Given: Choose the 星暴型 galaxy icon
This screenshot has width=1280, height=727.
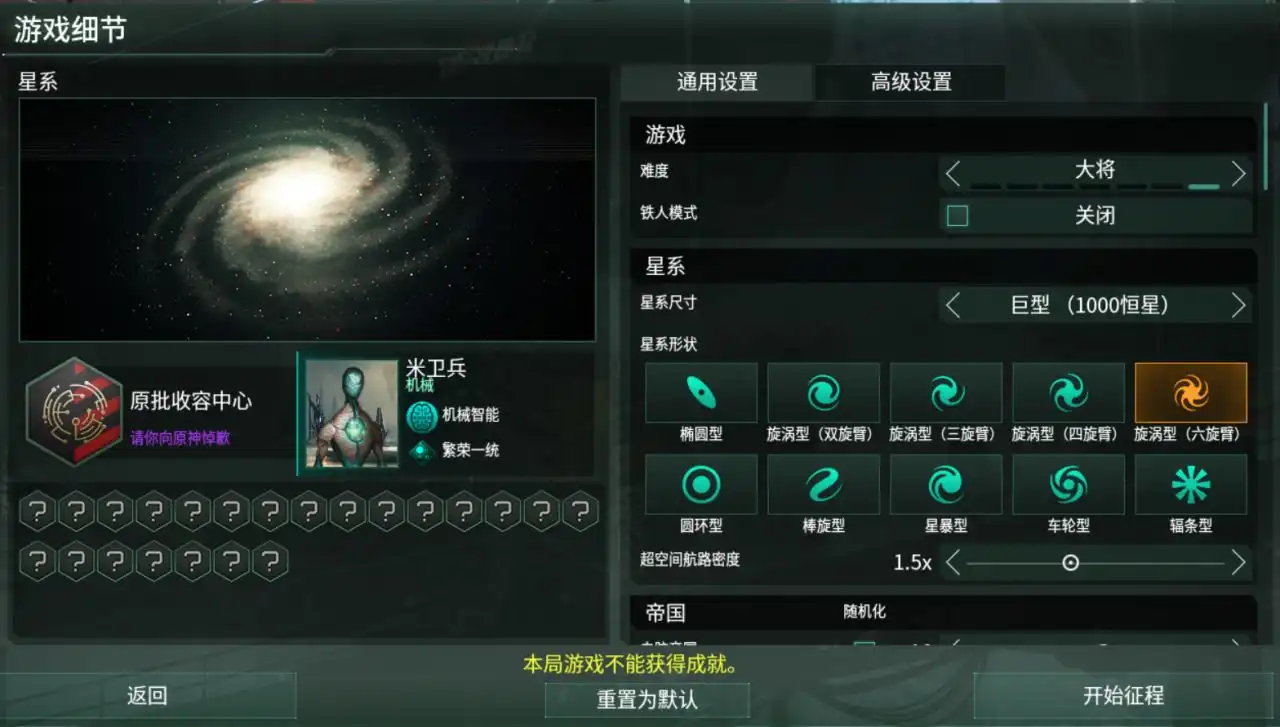Looking at the screenshot, I should pos(945,483).
